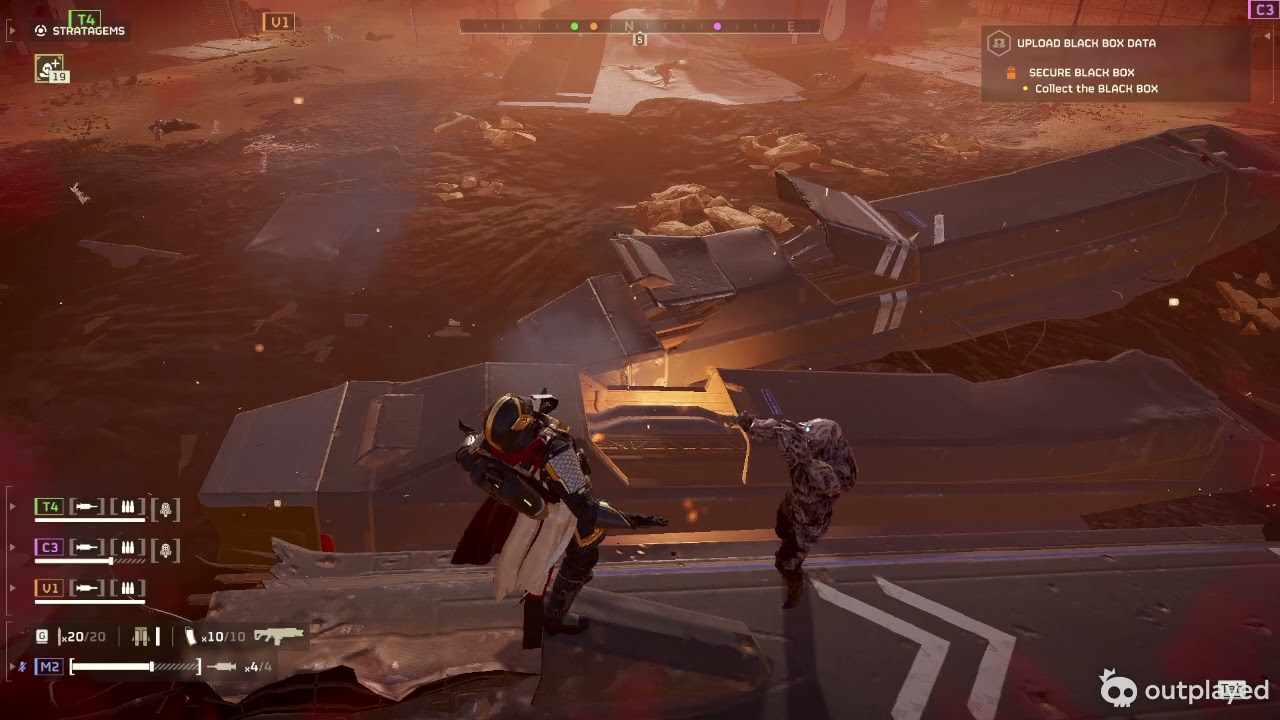Screen dimensions: 1280x720
Task: Click the grenade G slot icon
Action: click(42, 636)
